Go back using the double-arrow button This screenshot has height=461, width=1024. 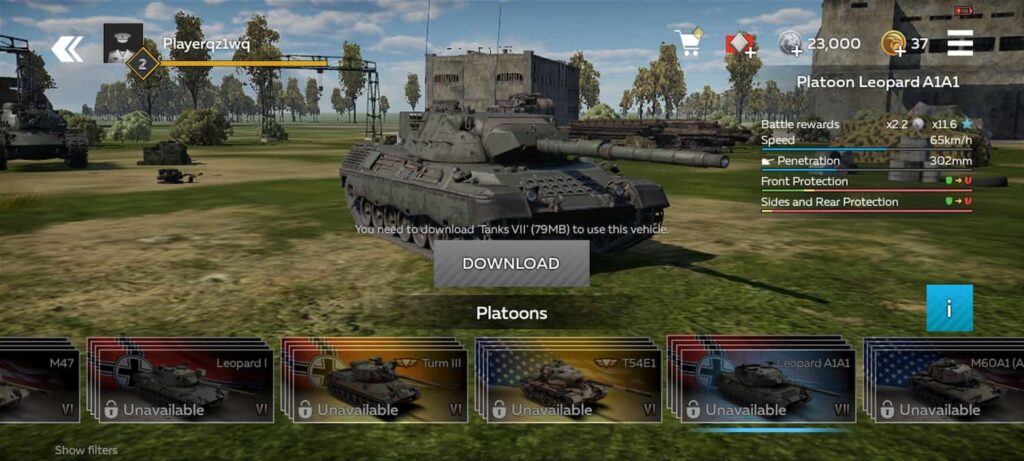tap(67, 49)
